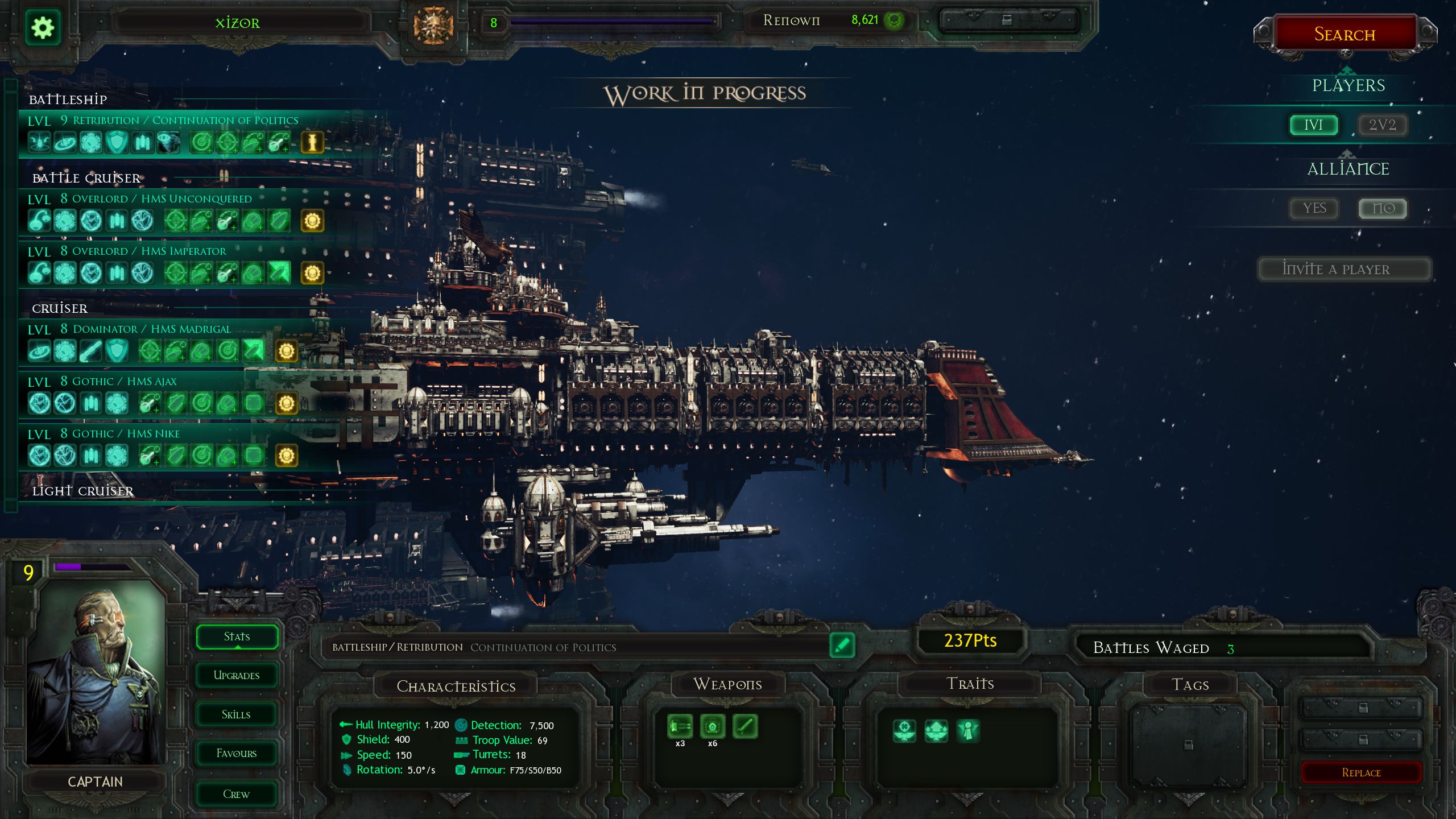Edit the ship name with pencil icon
The height and width of the screenshot is (819, 1456).
[842, 646]
